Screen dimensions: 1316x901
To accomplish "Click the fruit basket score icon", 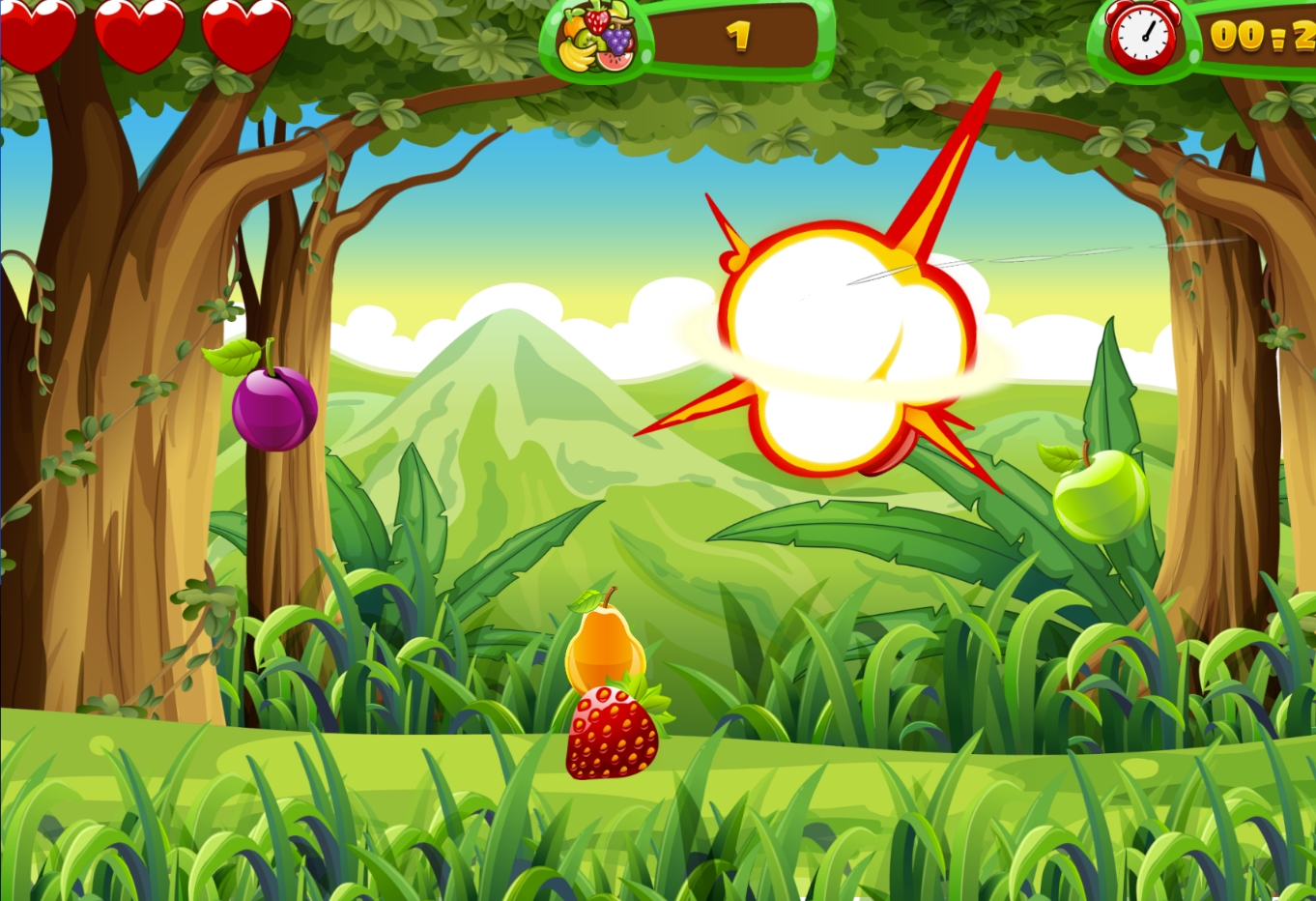I will pyautogui.click(x=596, y=39).
